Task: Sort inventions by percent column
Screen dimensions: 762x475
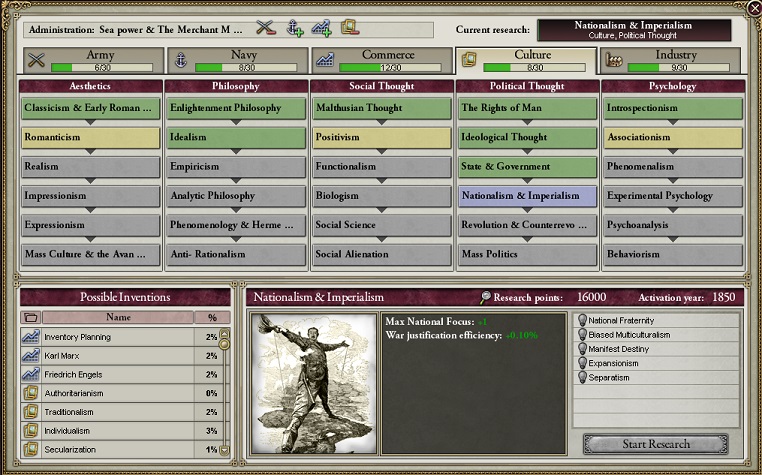Action: (211, 317)
